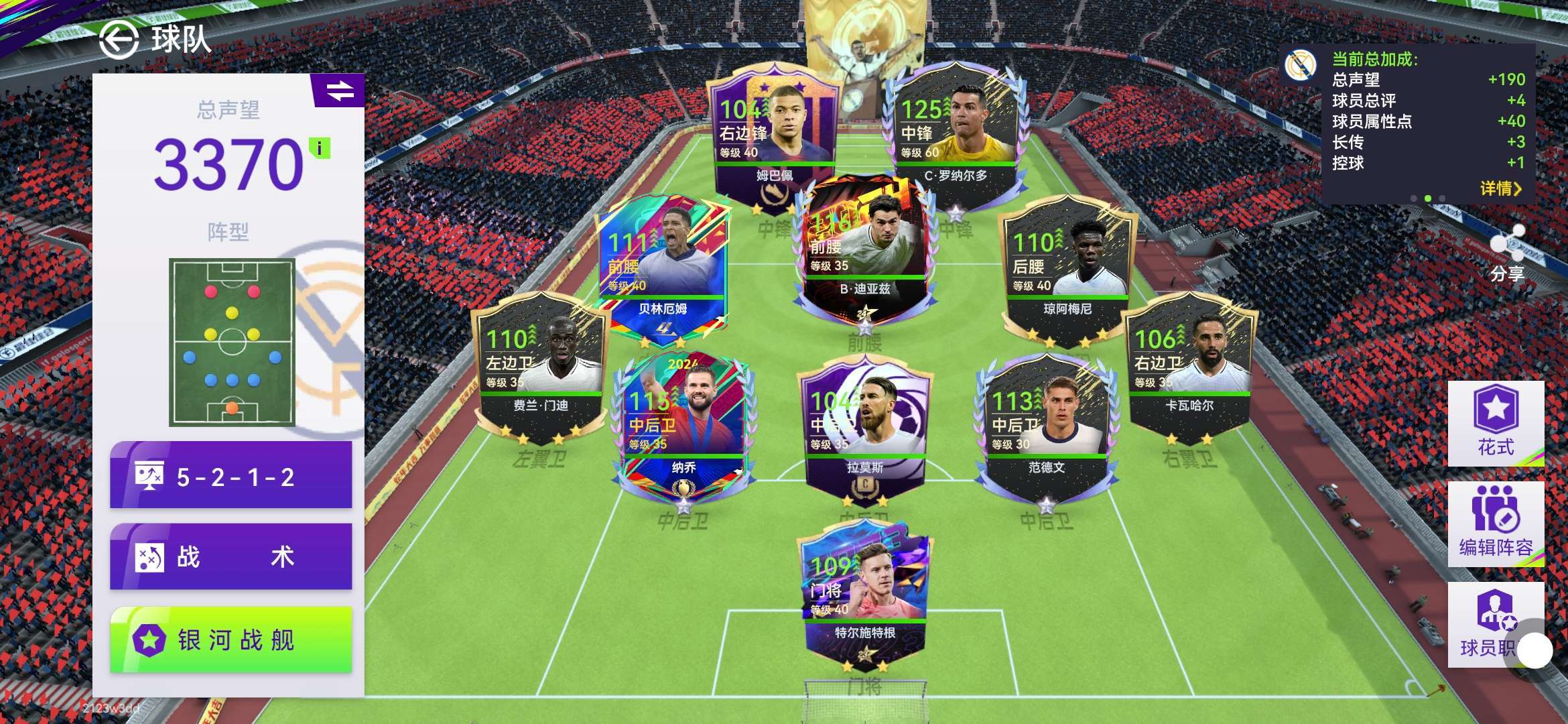Select the C·罗纳尔多 striker card
This screenshot has height=724, width=1568.
point(955,134)
